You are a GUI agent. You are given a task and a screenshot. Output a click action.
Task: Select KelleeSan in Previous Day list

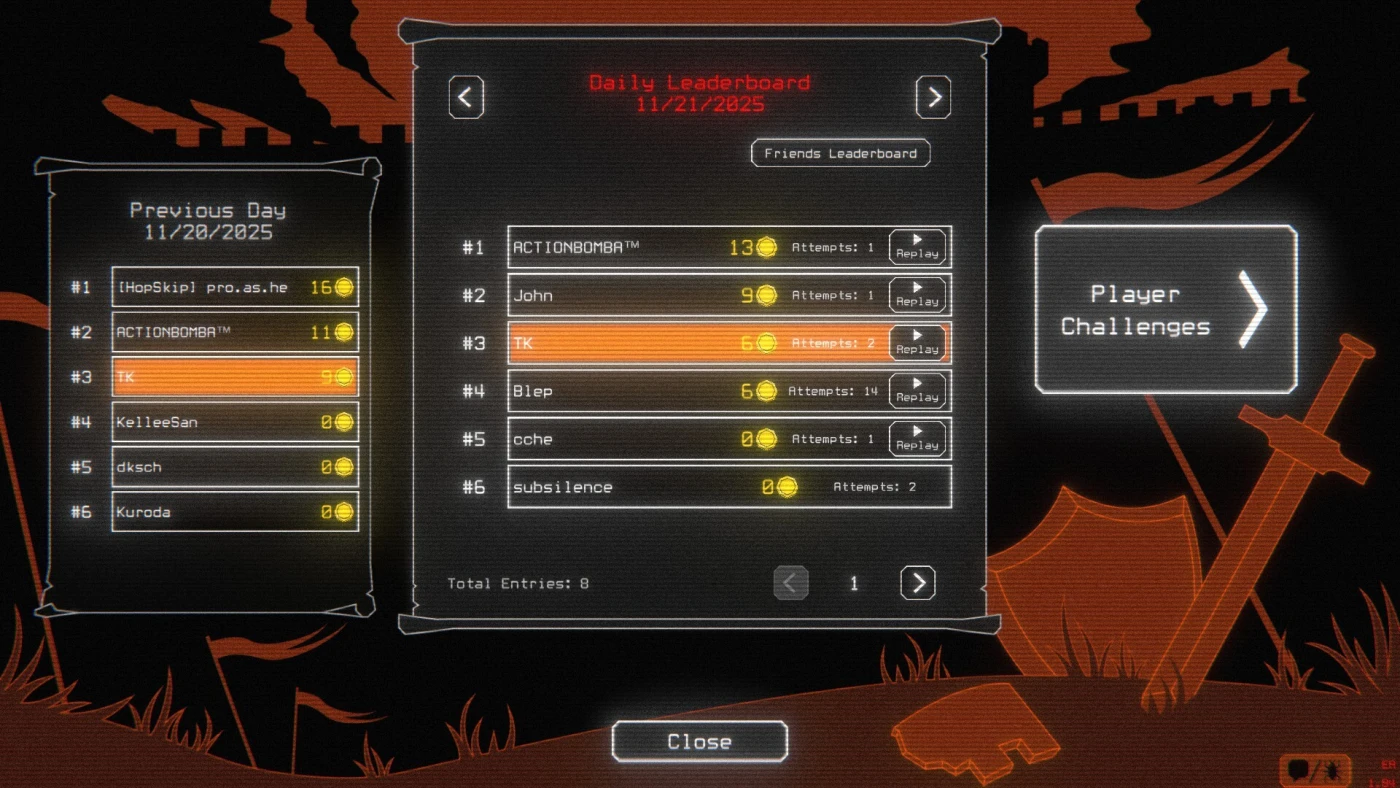point(234,422)
